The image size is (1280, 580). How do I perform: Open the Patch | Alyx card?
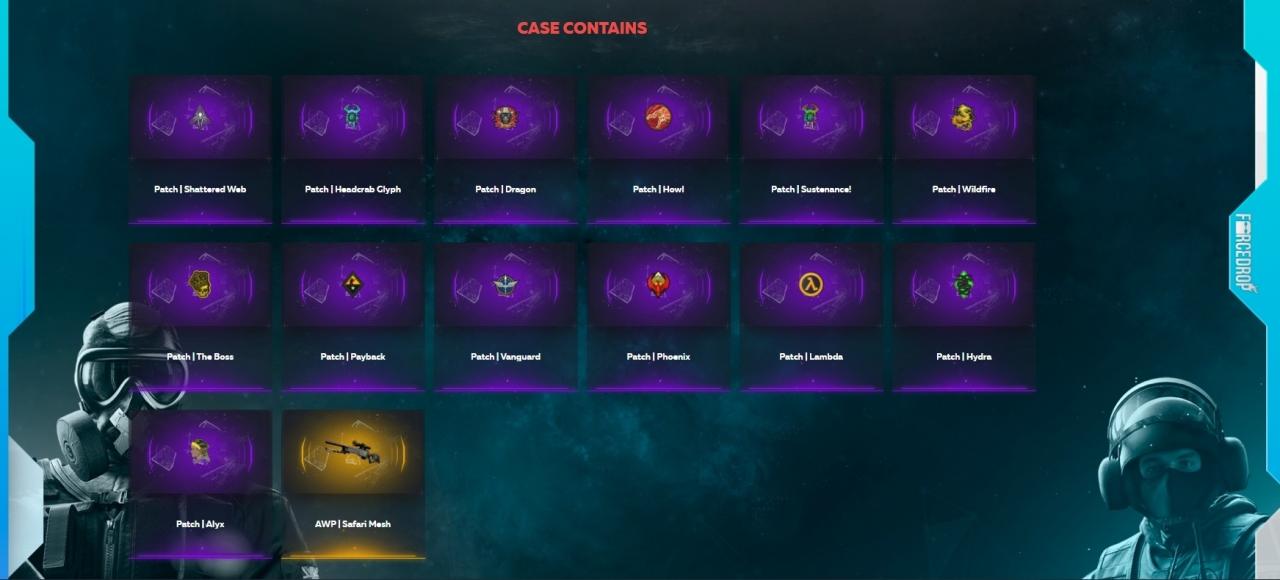(x=200, y=483)
